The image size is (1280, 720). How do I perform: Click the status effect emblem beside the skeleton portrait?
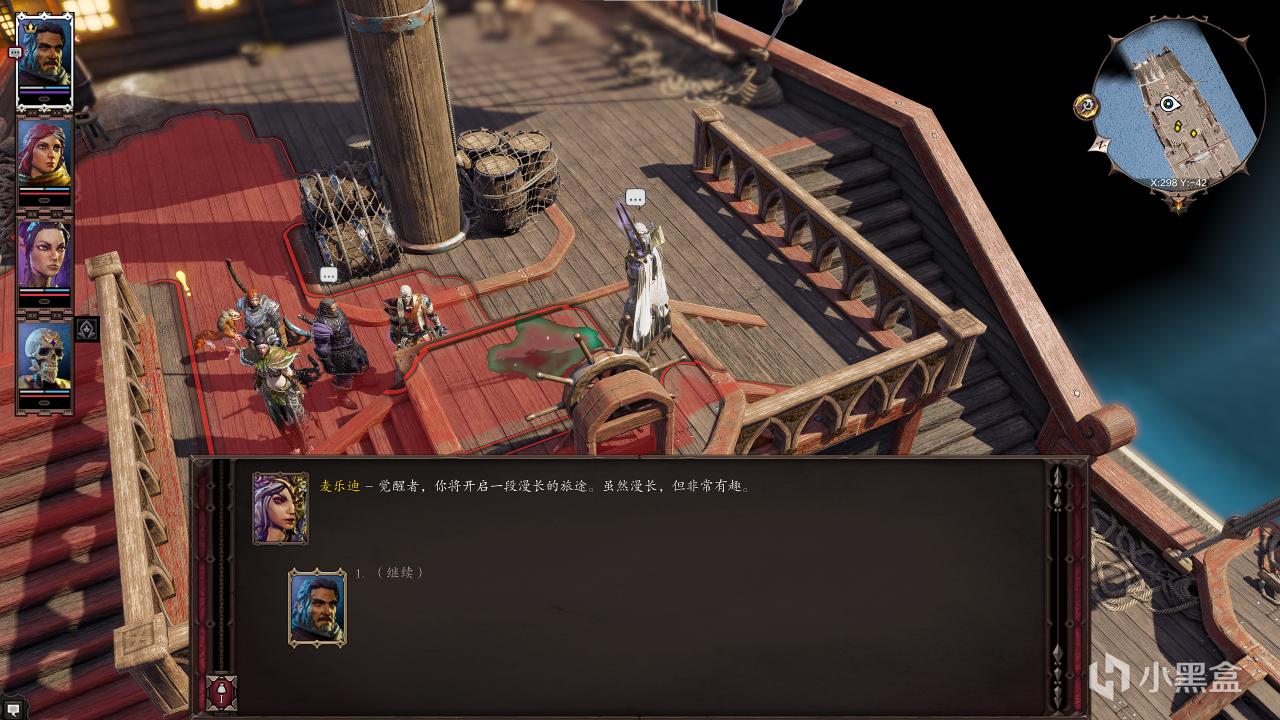coord(85,327)
